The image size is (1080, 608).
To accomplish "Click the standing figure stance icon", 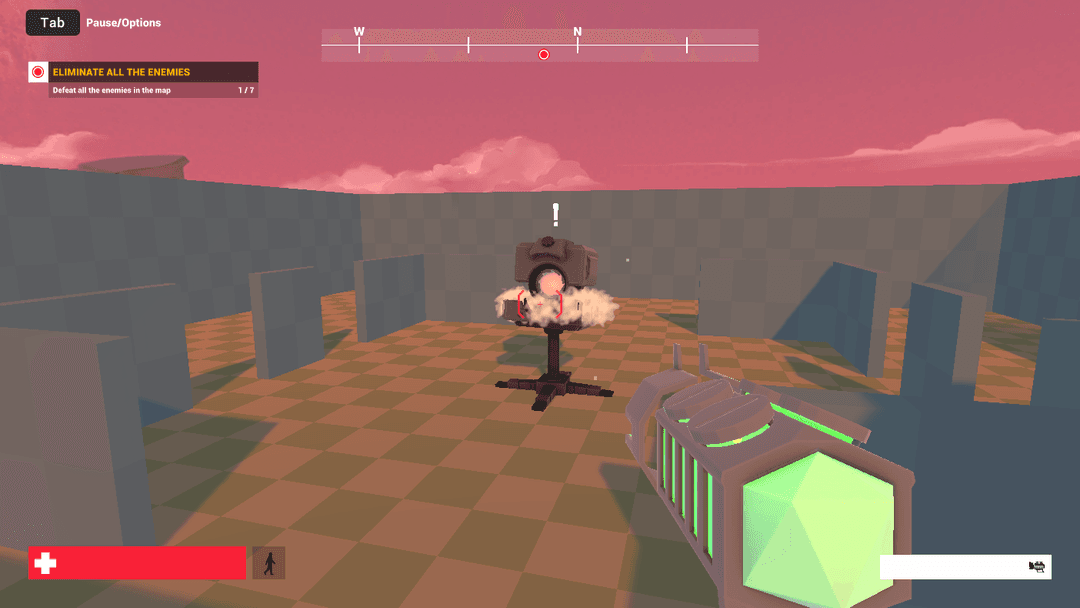I will (269, 563).
